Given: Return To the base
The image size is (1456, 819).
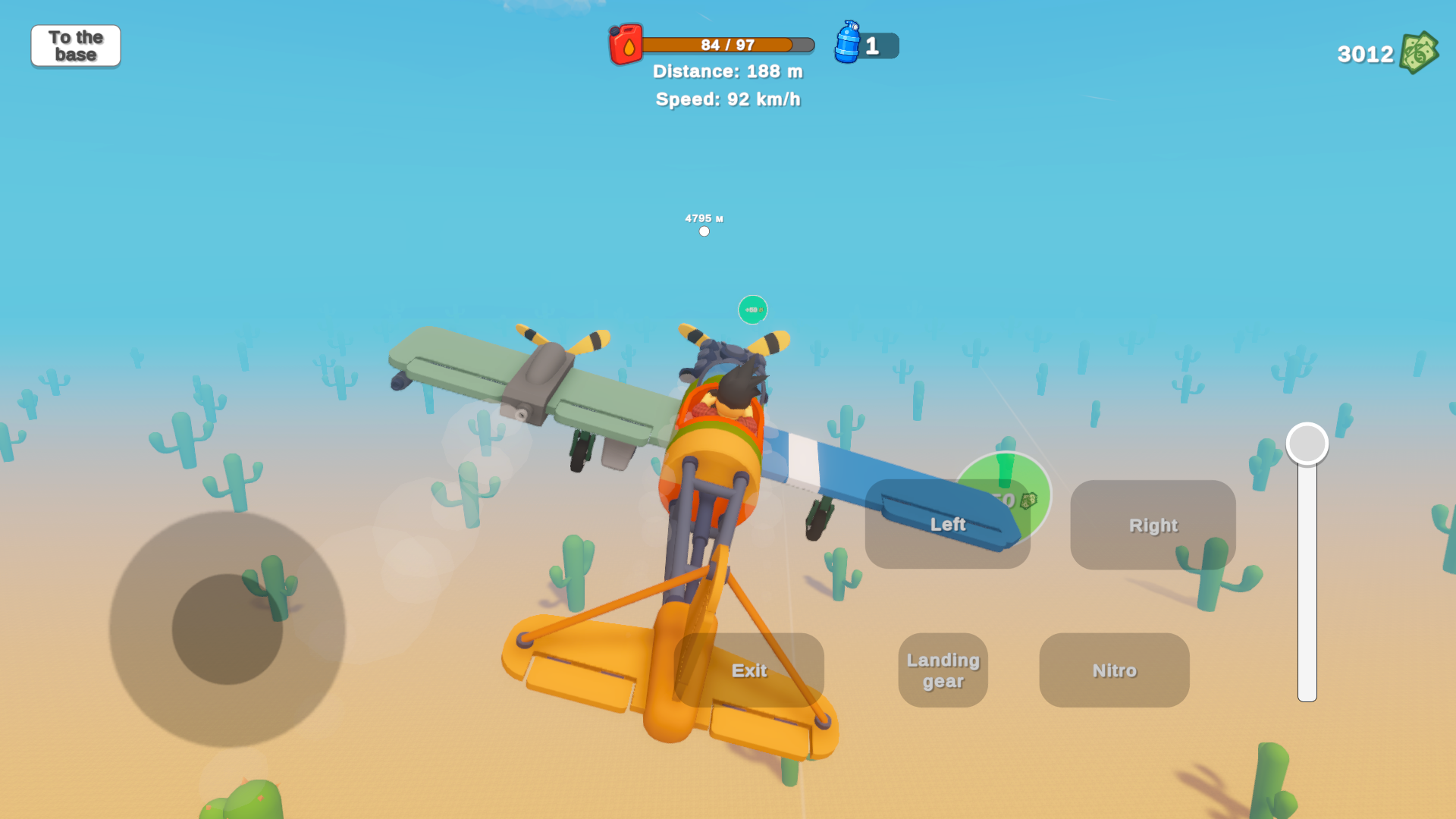Looking at the screenshot, I should tap(75, 45).
